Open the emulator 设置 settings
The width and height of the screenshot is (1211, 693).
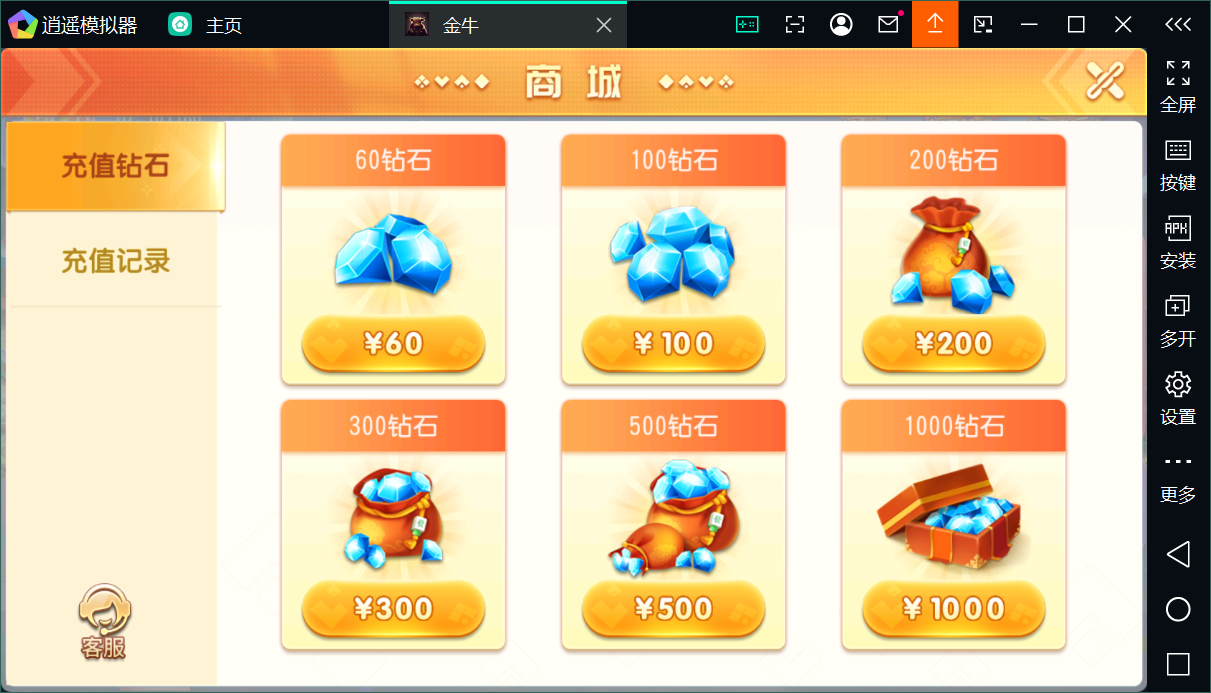click(x=1178, y=396)
